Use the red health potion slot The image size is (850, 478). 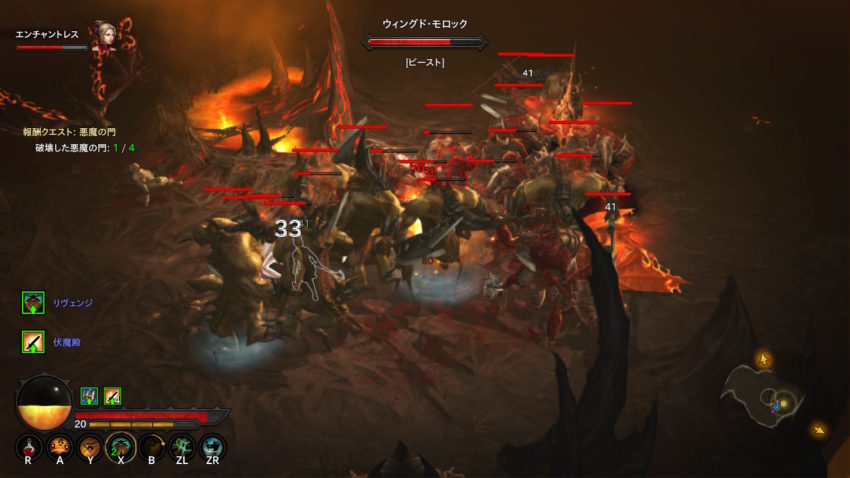tap(29, 446)
